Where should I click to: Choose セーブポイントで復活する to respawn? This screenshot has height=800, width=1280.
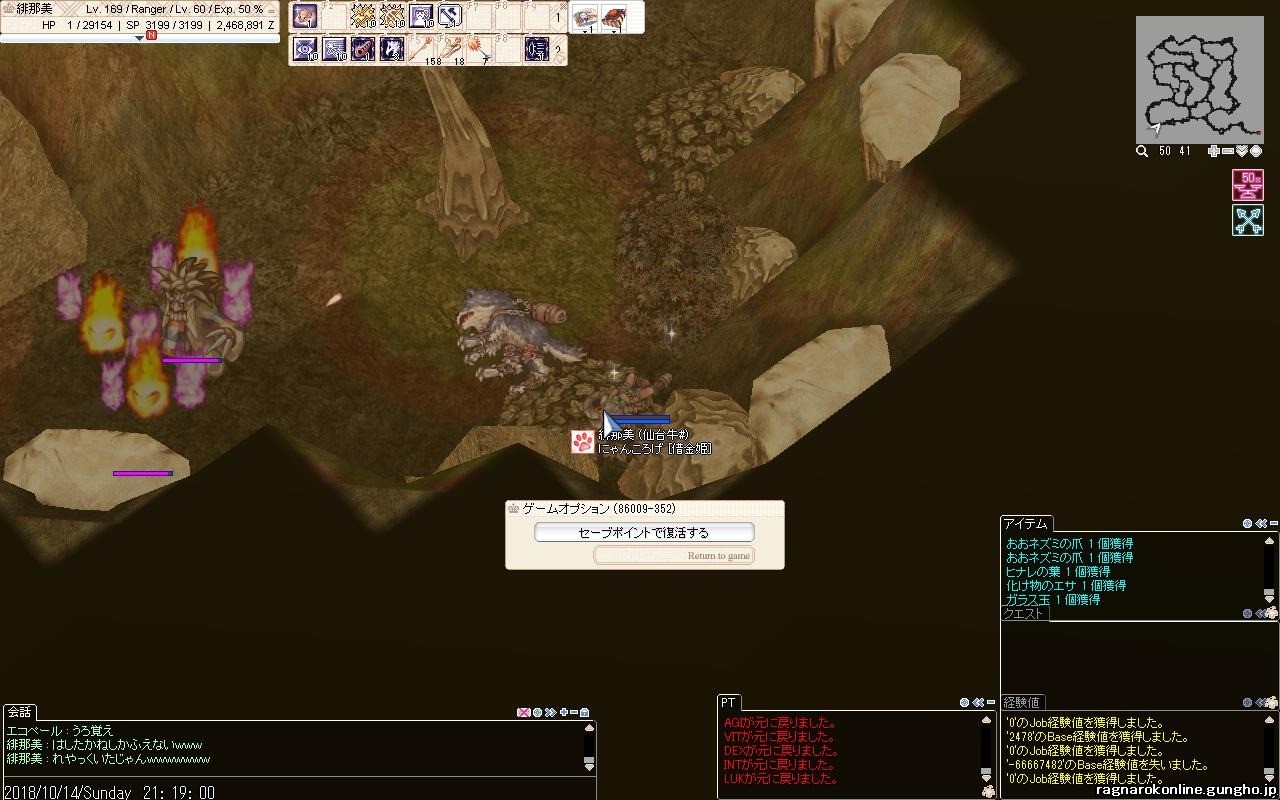click(x=644, y=533)
